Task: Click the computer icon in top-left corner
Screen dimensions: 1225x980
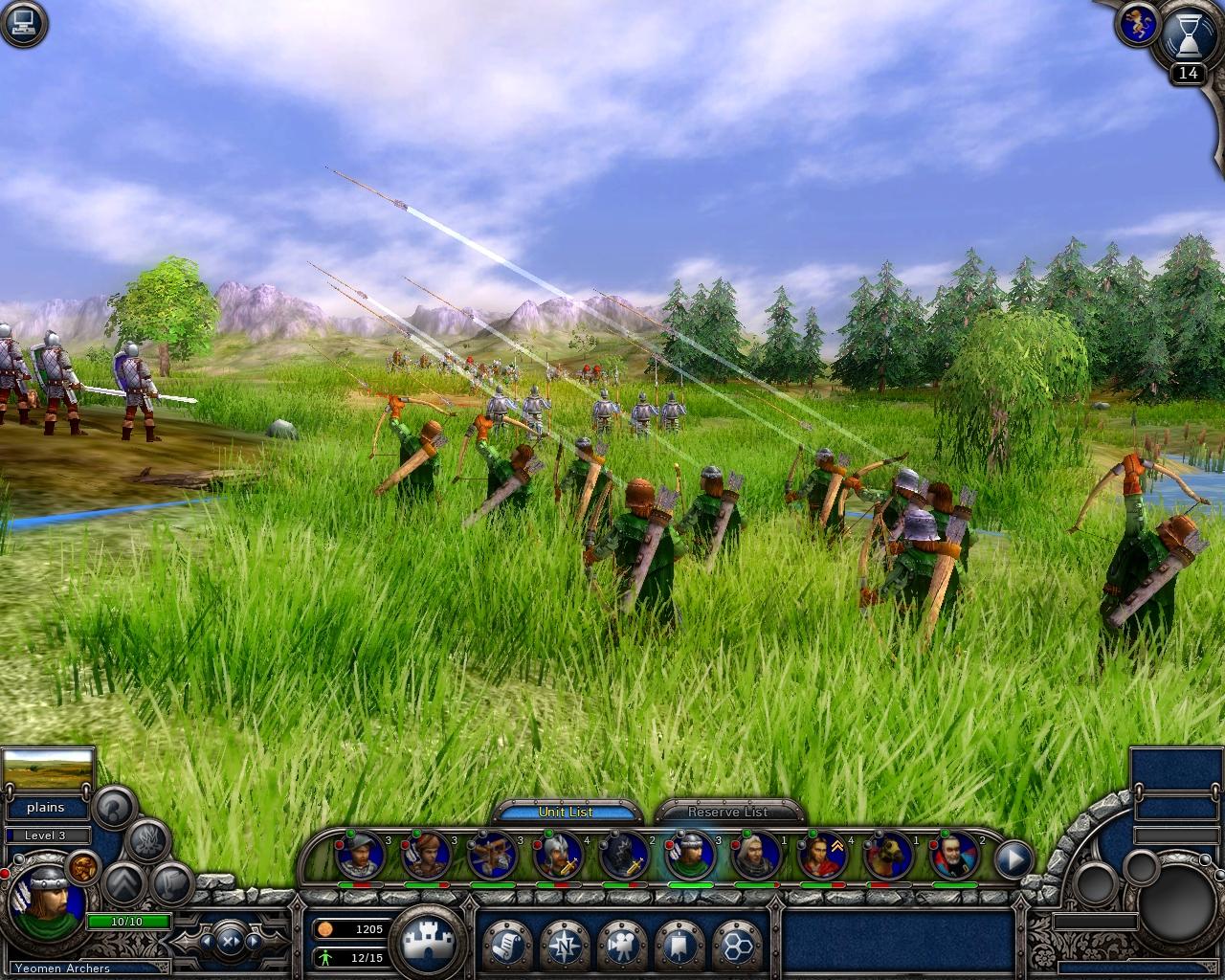Action: pos(21,21)
